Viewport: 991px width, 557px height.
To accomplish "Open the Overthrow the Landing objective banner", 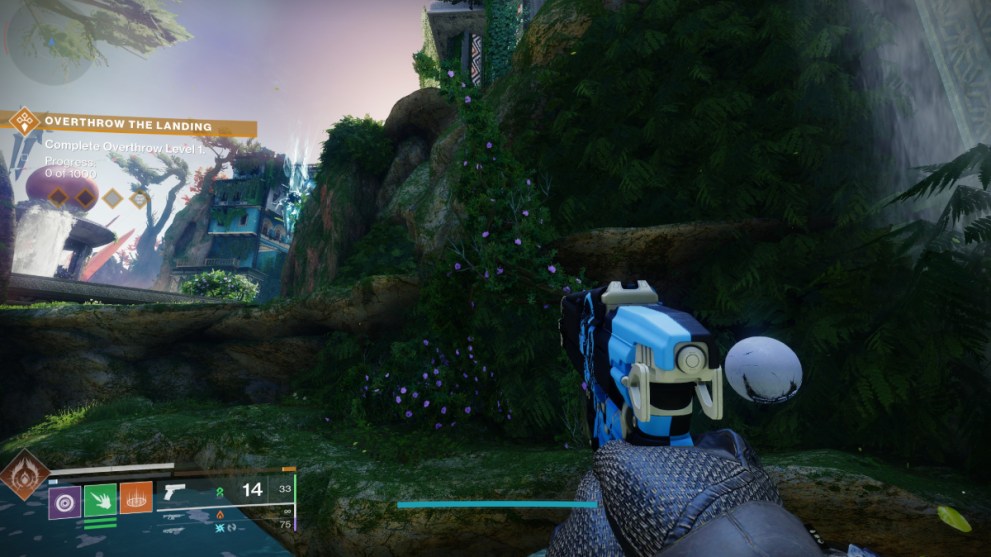I will pos(130,126).
